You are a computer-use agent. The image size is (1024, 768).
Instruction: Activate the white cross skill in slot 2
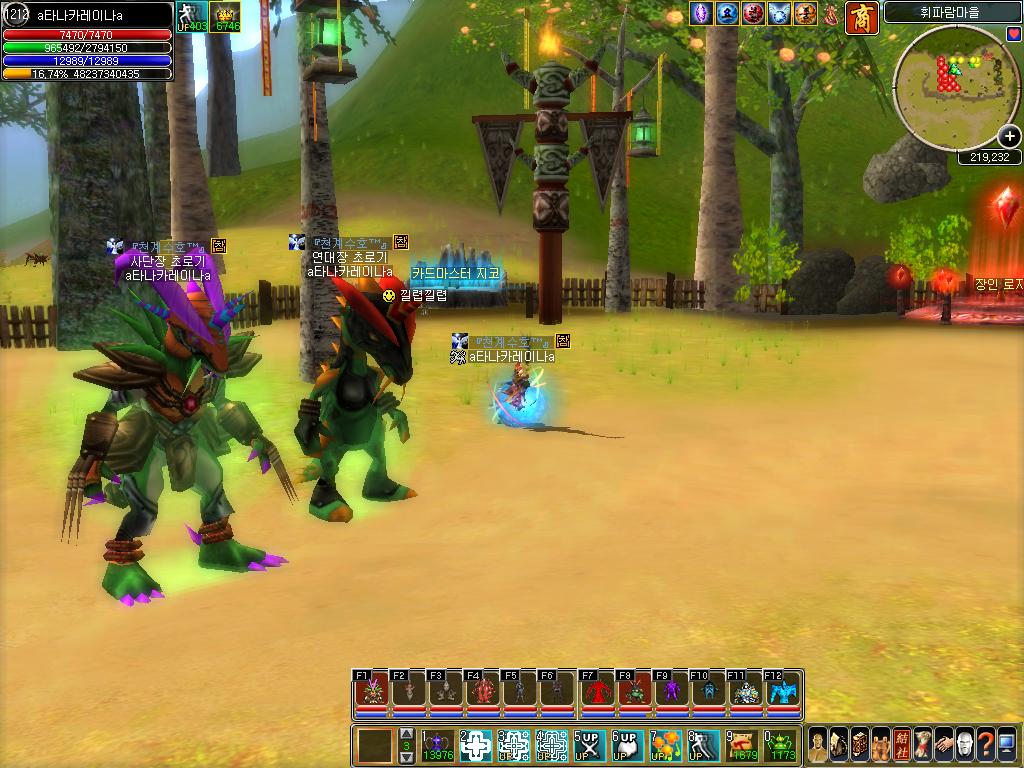tap(476, 745)
